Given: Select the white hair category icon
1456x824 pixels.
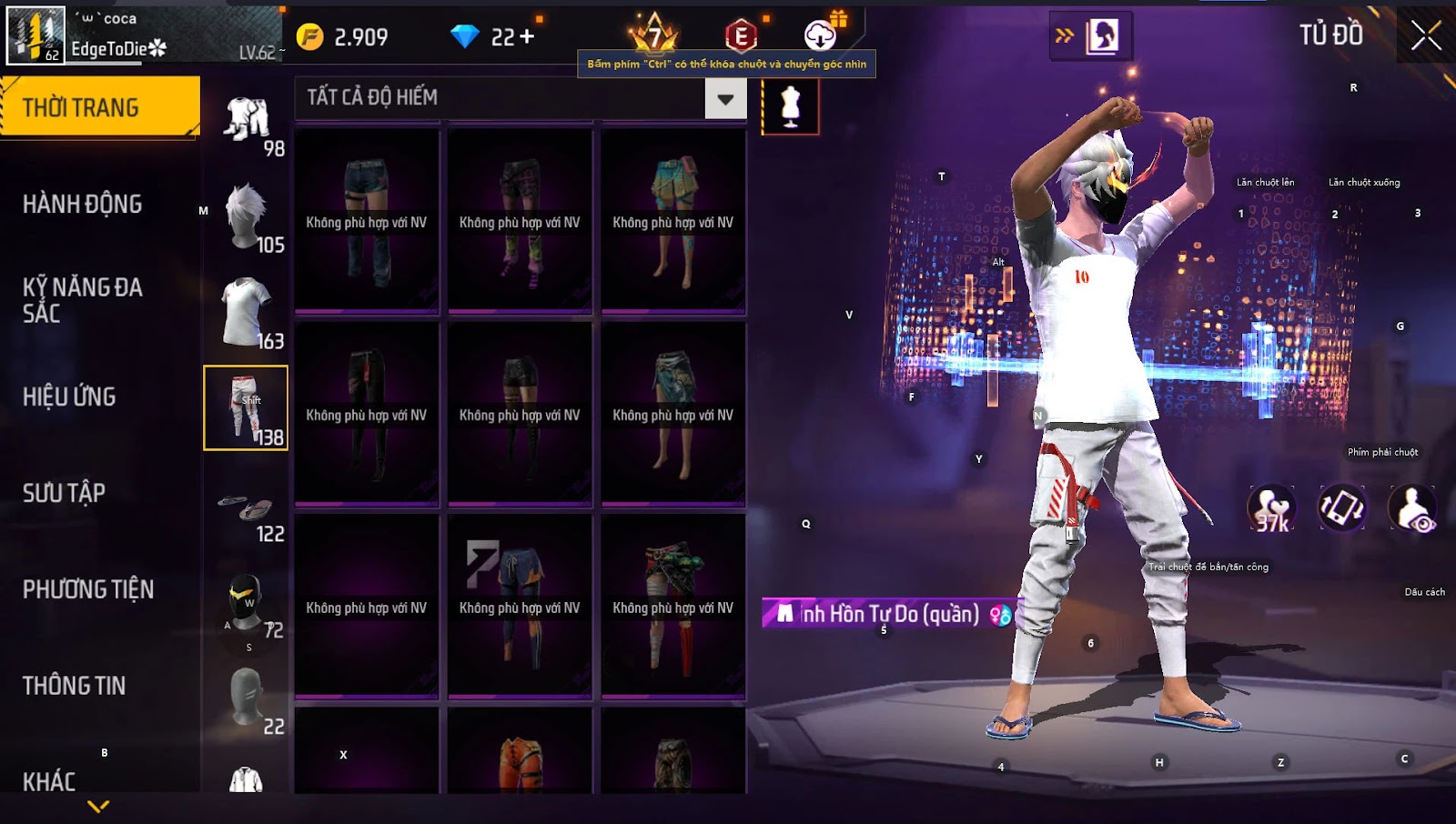Looking at the screenshot, I should point(247,216).
